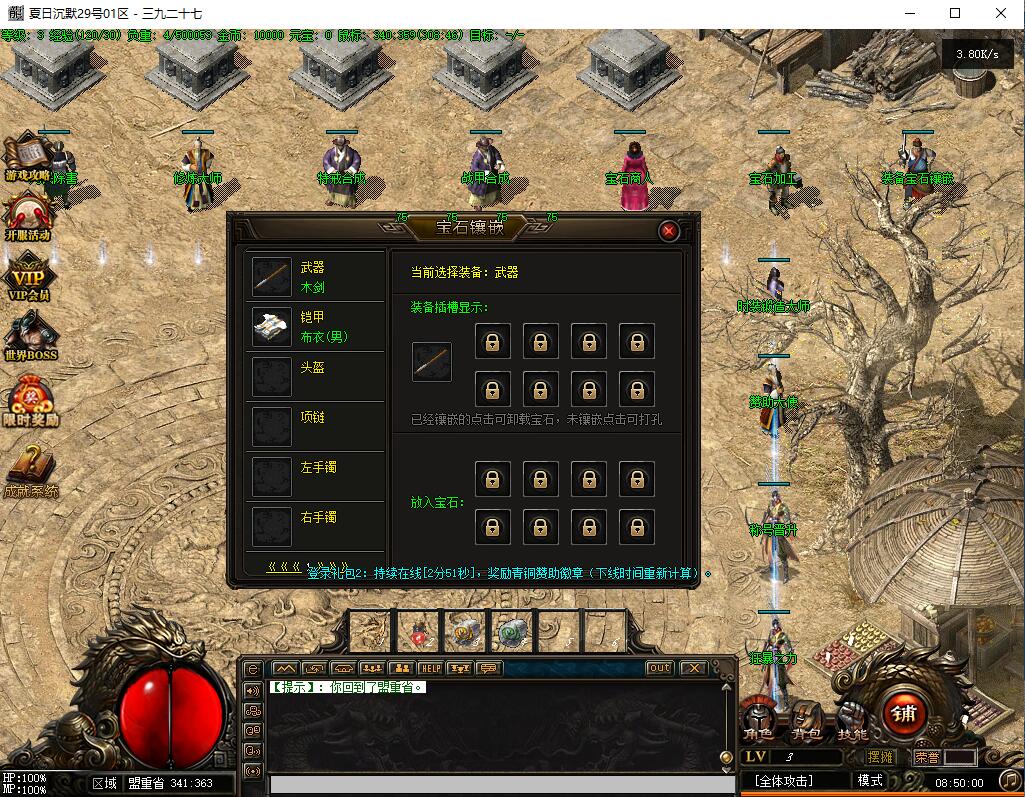The image size is (1025, 797).
Task: Select the 铠甲 布衣(男) equipment row
Action: click(x=315, y=327)
